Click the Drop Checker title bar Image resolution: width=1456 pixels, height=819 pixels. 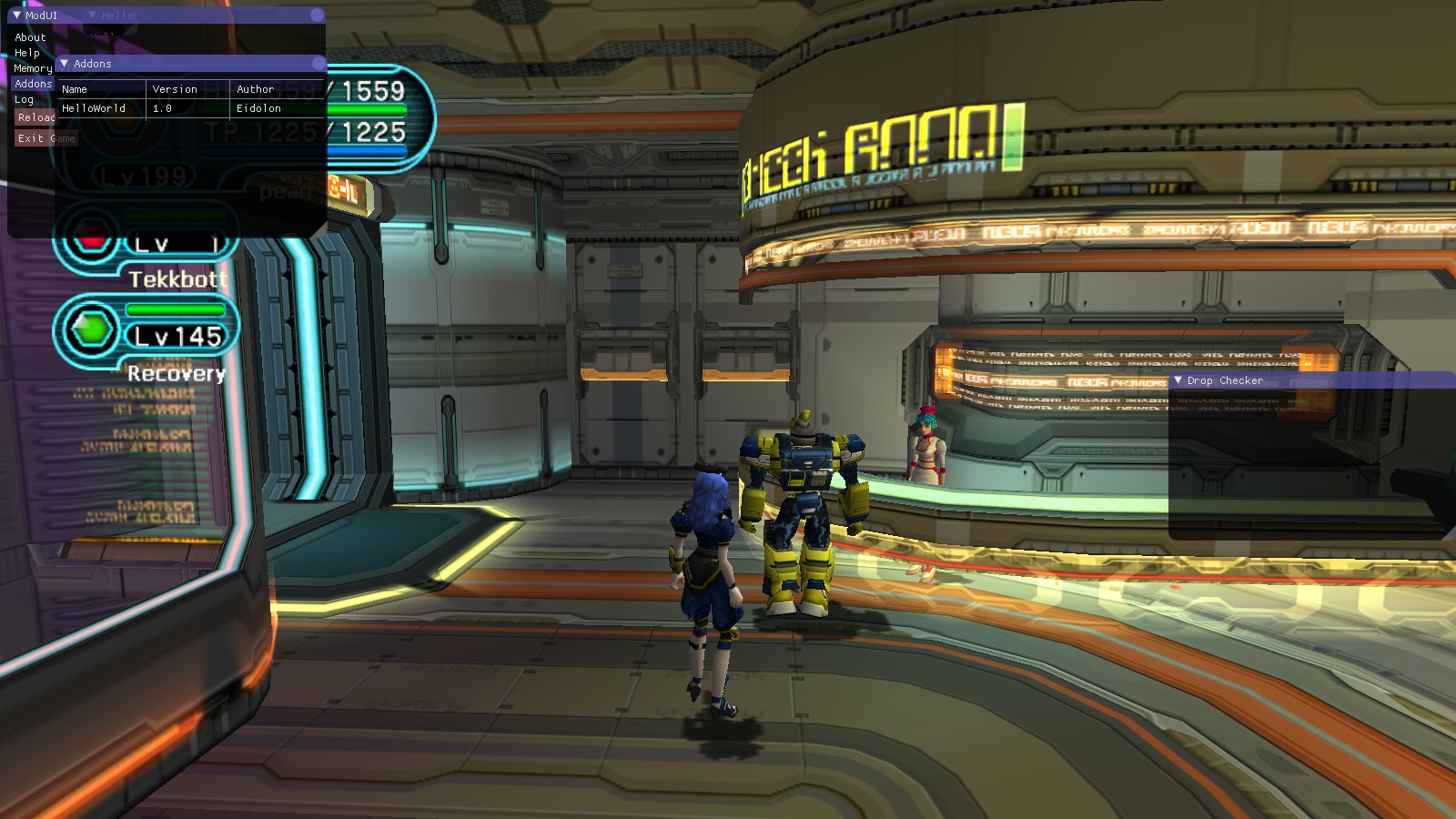pyautogui.click(x=1310, y=380)
